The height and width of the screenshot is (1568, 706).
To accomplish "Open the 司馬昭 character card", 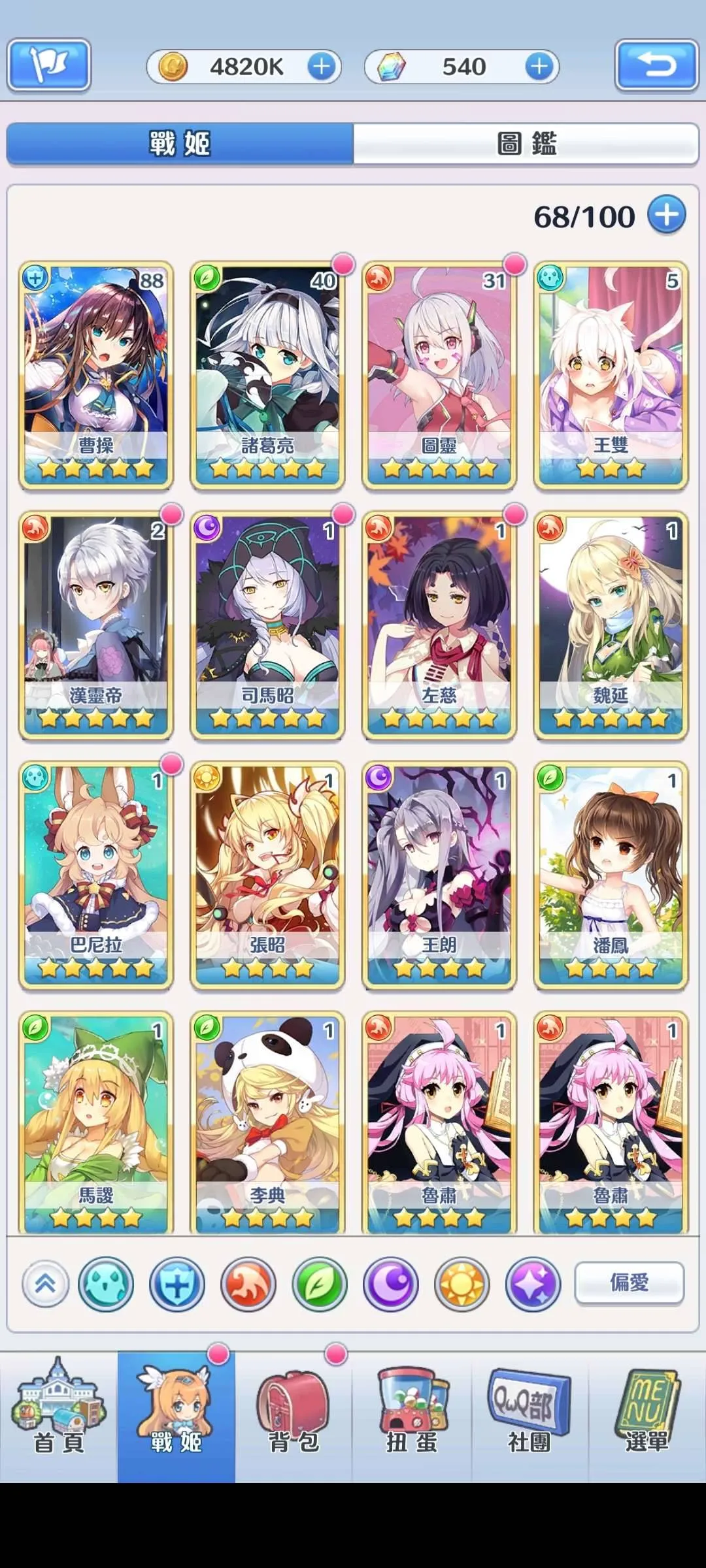I will [267, 625].
